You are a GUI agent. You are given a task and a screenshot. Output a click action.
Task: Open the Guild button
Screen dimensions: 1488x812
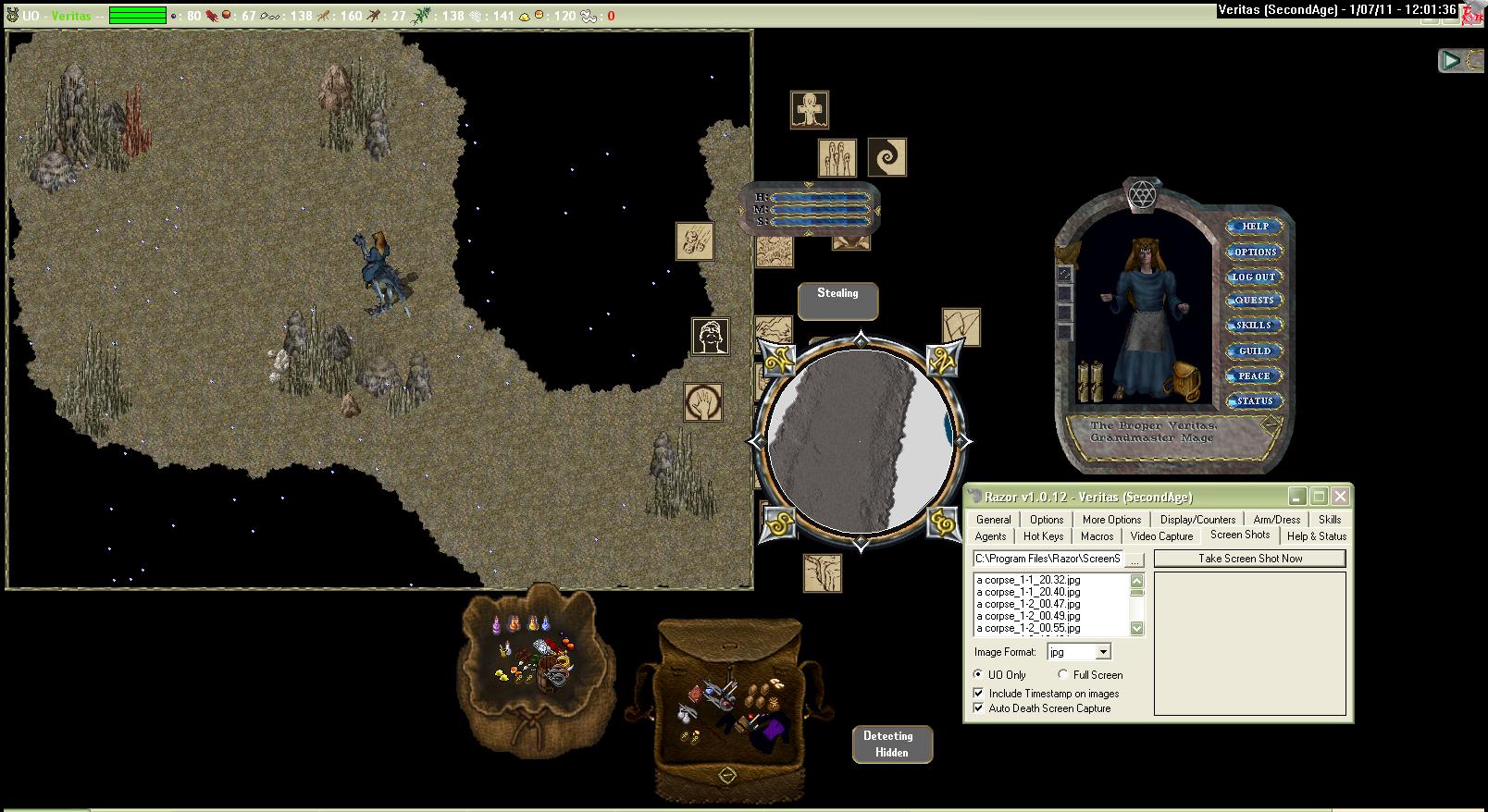point(1254,351)
